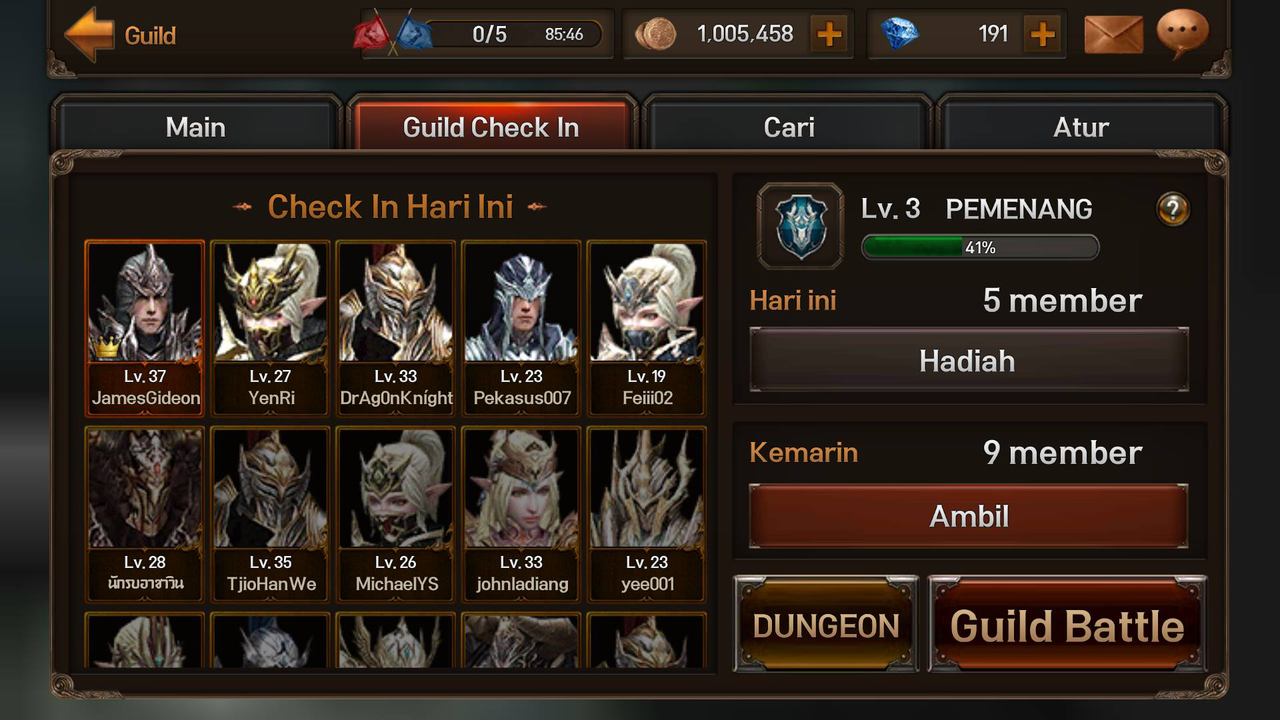Choose YenRi's member portrait
The image size is (1280, 720).
270,327
